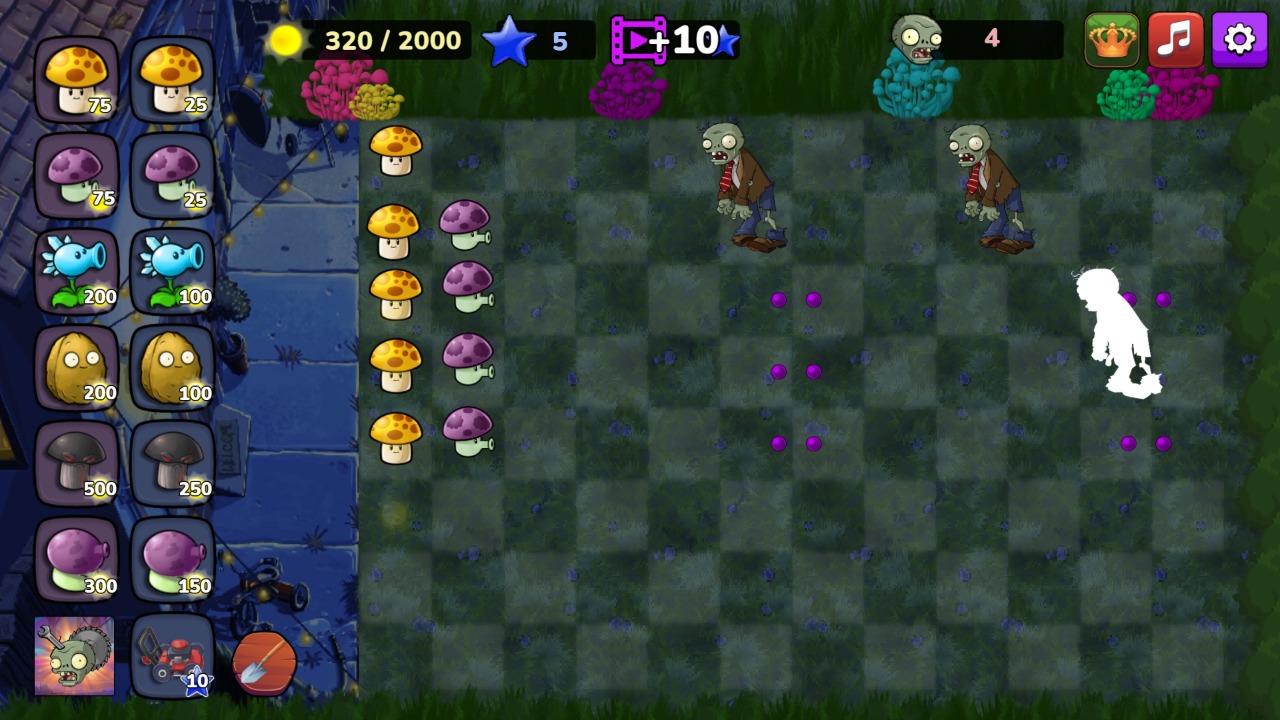This screenshot has height=720, width=1280.
Task: Open the settings gear menu
Action: pyautogui.click(x=1239, y=40)
